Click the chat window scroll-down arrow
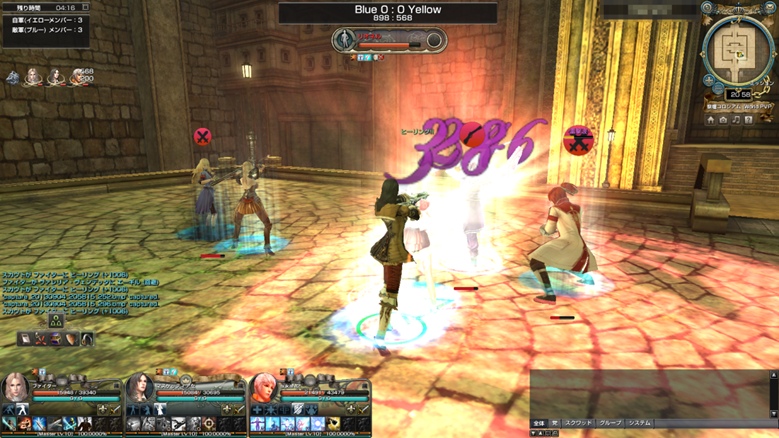 click(x=773, y=412)
